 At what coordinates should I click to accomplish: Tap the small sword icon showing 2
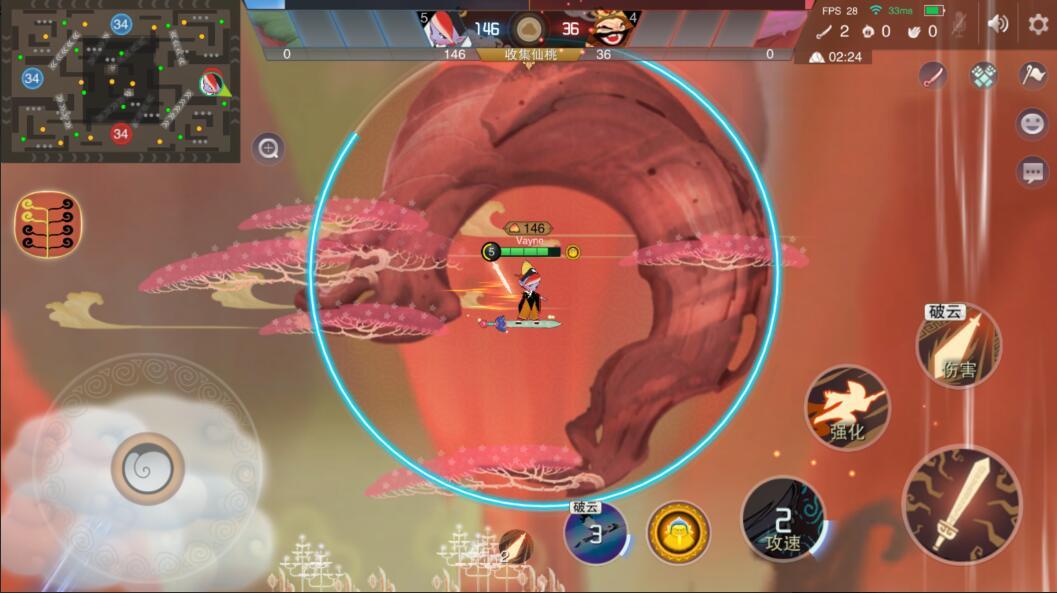click(x=514, y=547)
